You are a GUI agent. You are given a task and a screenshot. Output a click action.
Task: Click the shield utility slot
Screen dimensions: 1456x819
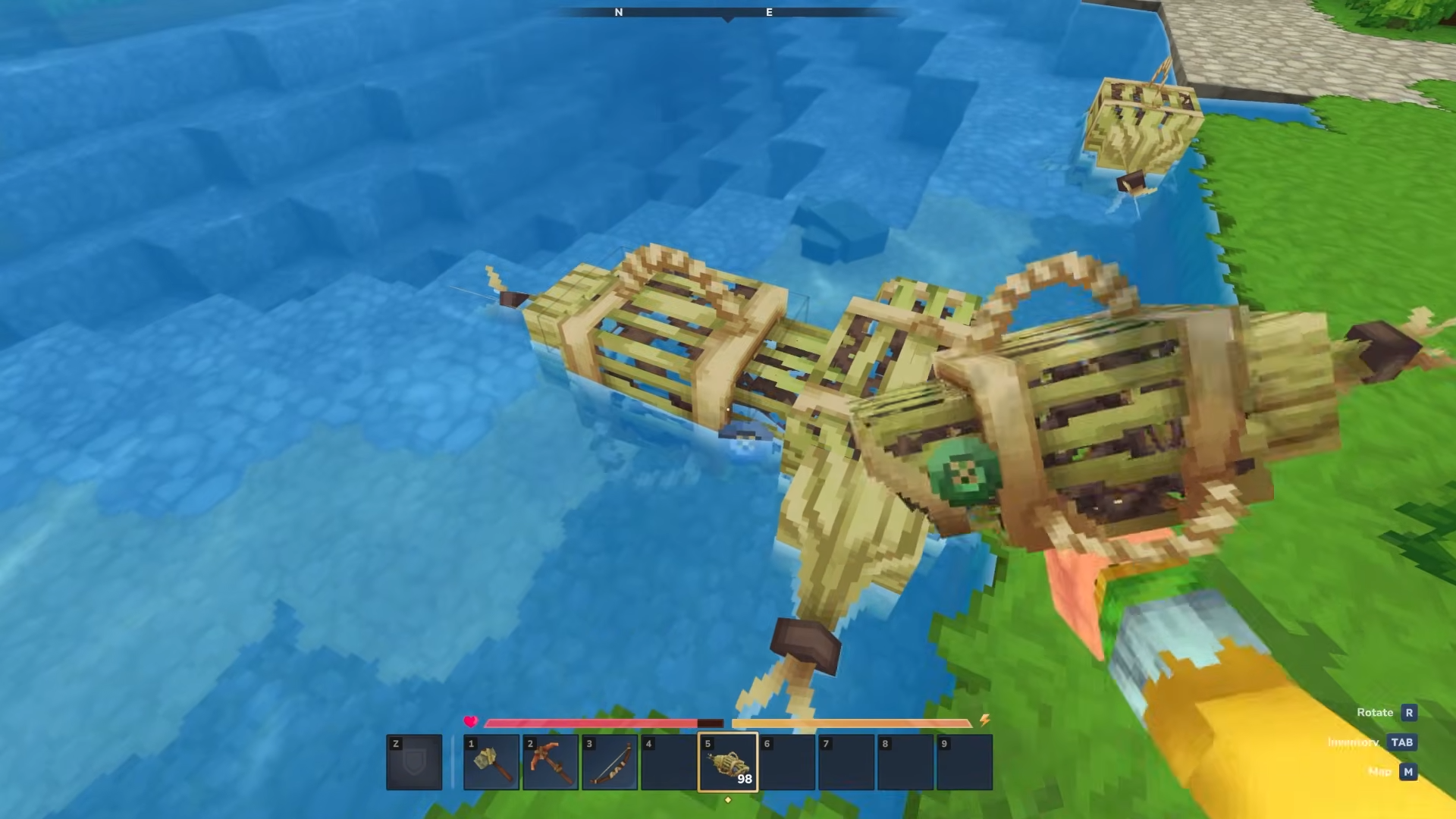click(x=414, y=762)
